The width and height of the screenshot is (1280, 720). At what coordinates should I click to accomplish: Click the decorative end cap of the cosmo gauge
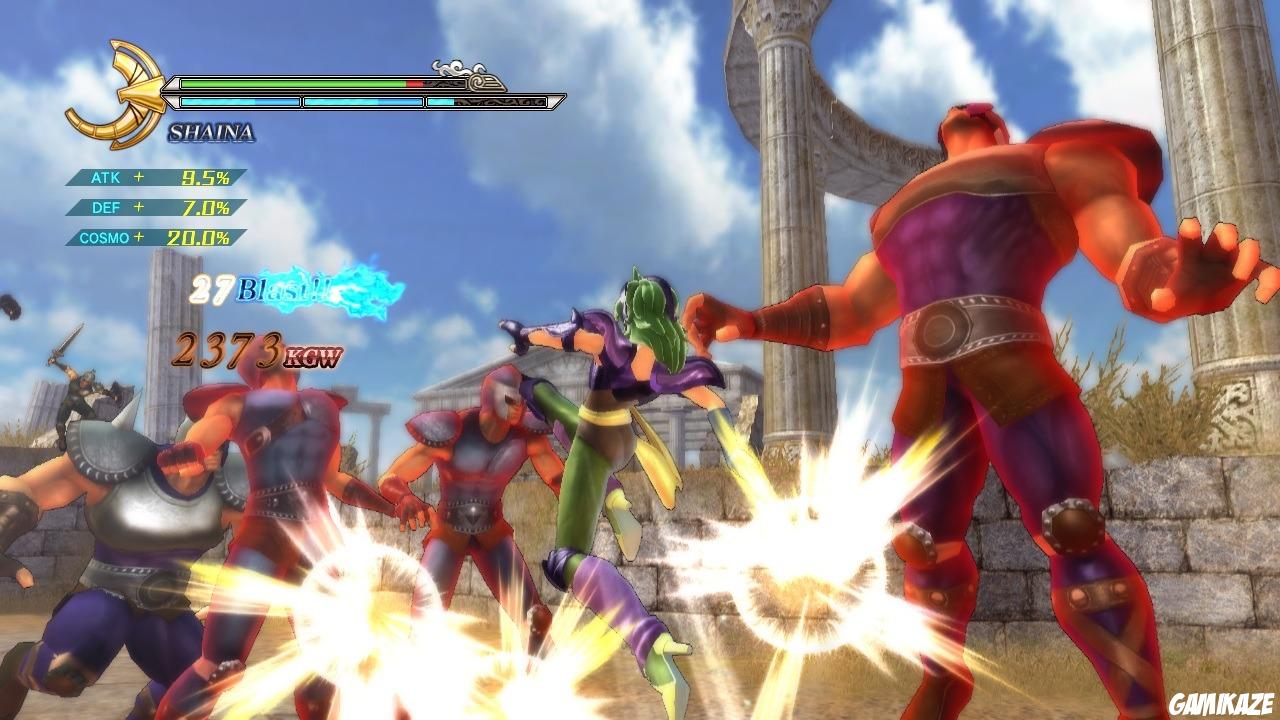558,99
